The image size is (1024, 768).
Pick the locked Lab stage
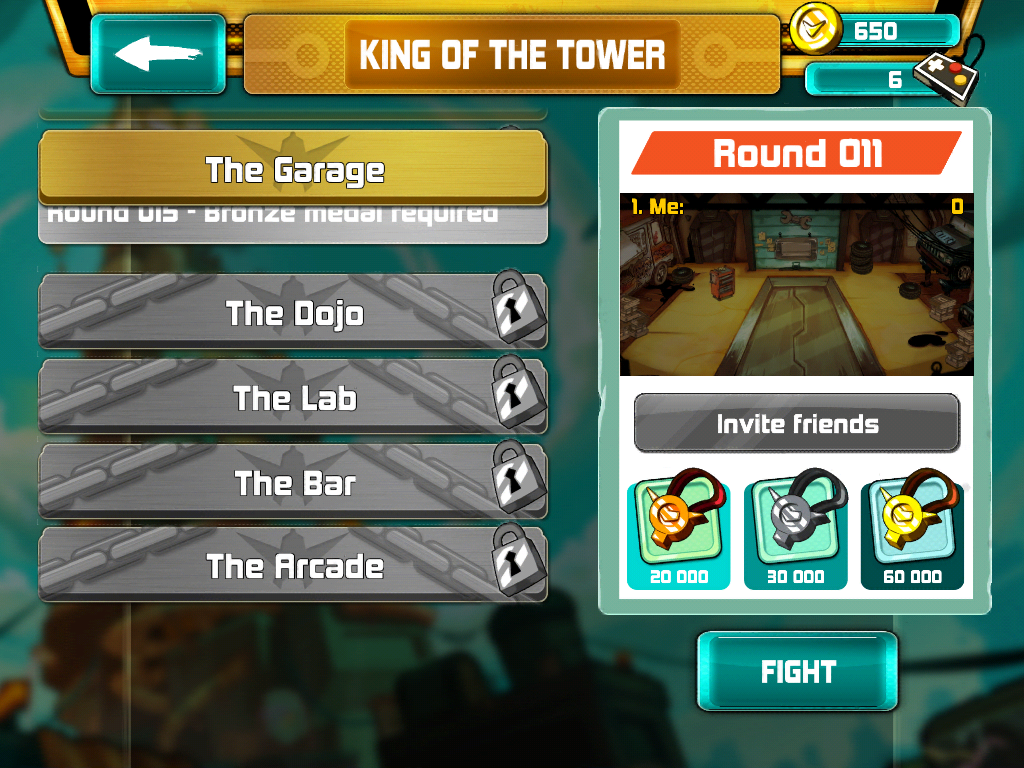(293, 398)
